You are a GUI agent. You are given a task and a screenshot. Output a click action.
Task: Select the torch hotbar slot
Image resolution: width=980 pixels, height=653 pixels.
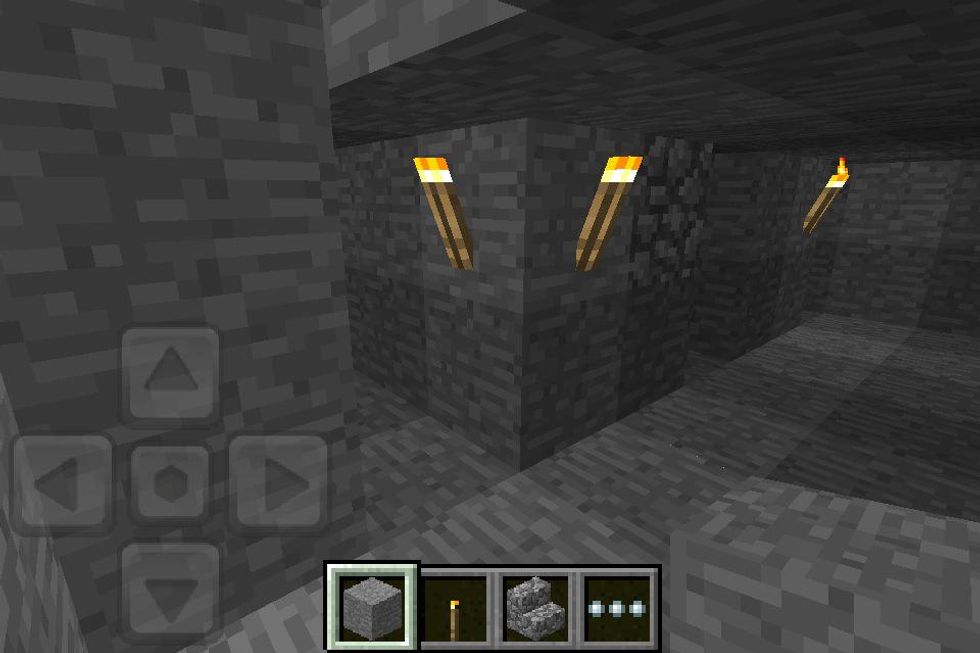[x=455, y=606]
